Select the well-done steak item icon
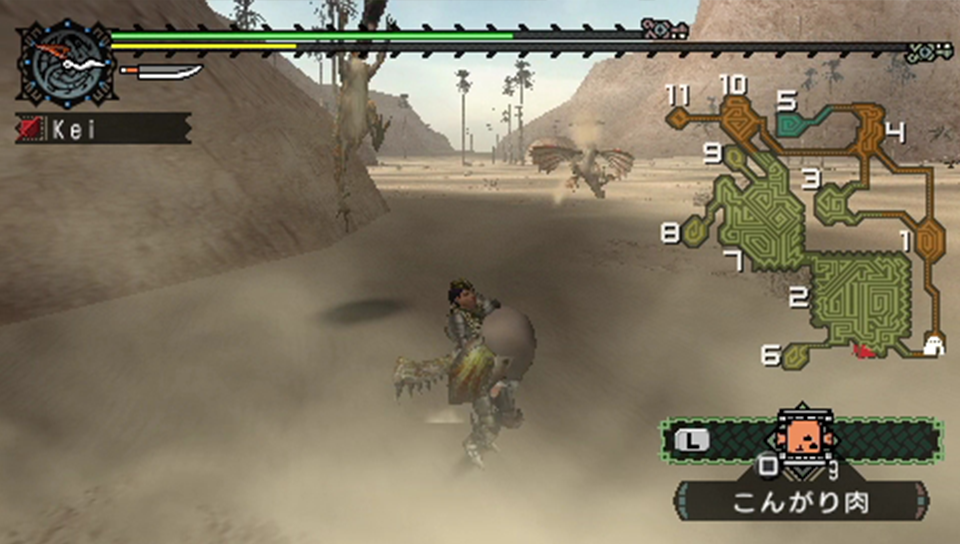Image resolution: width=960 pixels, height=544 pixels. click(x=799, y=436)
